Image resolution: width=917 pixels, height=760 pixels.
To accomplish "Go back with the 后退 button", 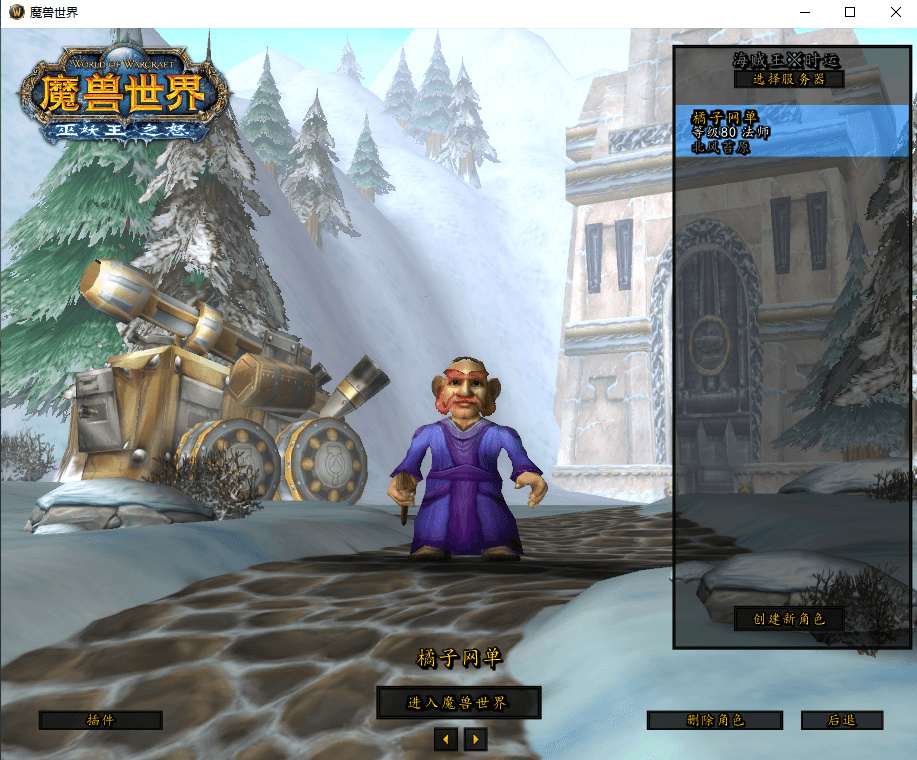I will pos(841,720).
